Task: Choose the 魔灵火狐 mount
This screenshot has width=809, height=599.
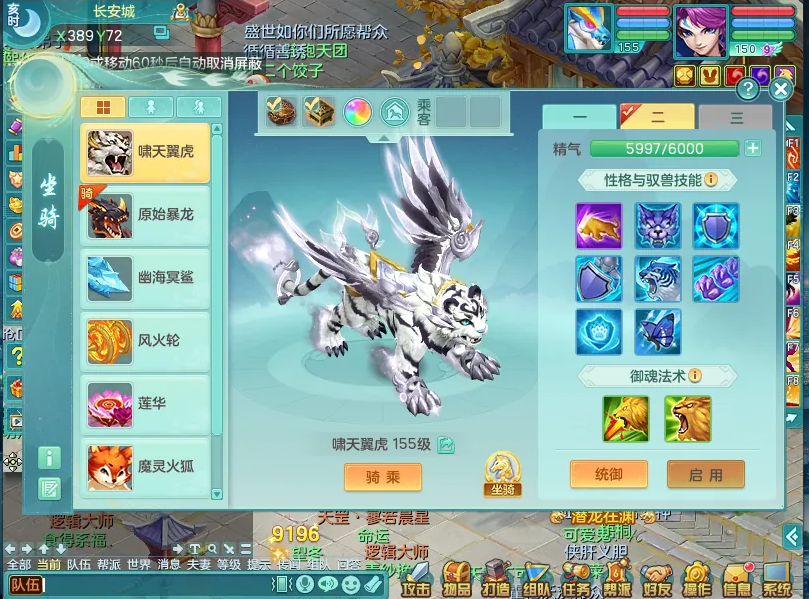Action: tap(145, 466)
